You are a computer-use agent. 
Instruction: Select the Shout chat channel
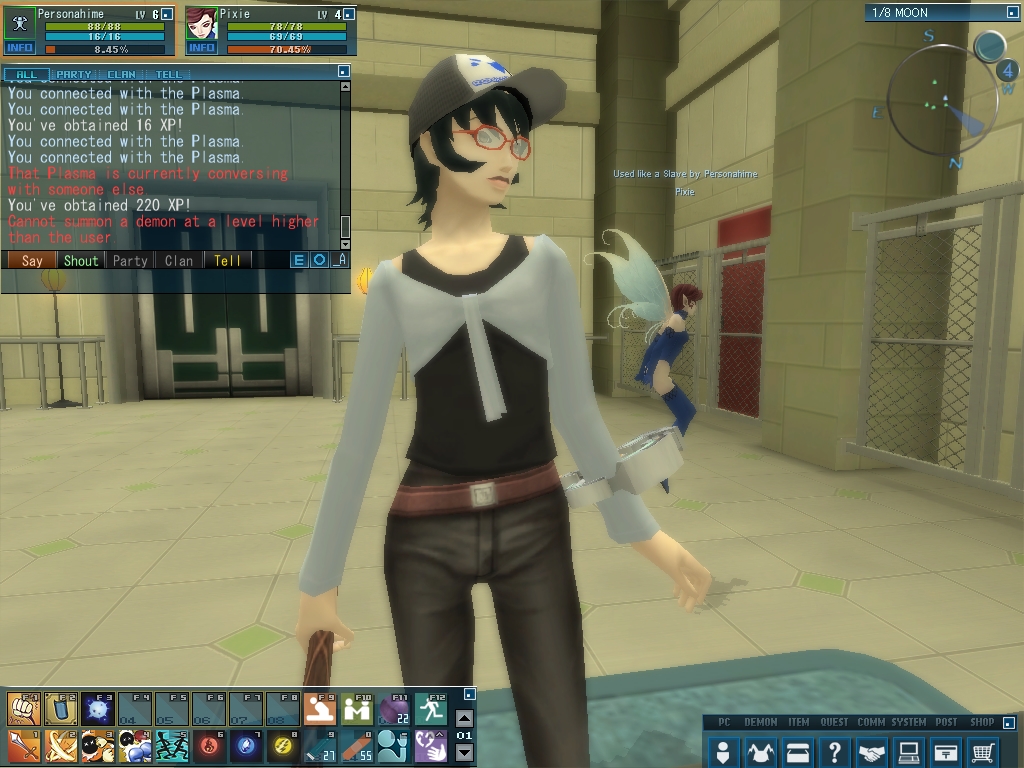click(81, 260)
